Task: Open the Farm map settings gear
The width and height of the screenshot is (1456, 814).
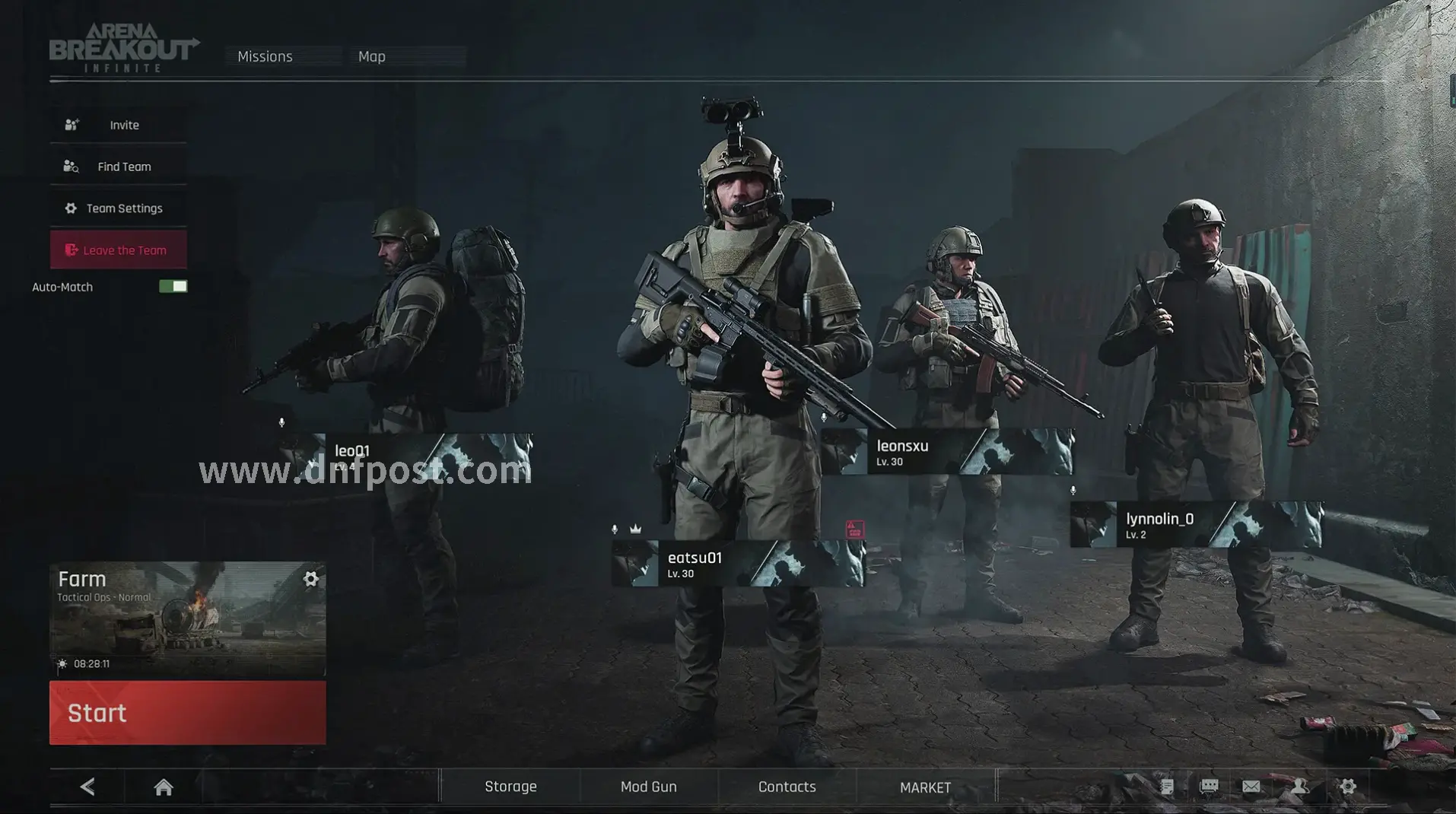Action: [310, 580]
